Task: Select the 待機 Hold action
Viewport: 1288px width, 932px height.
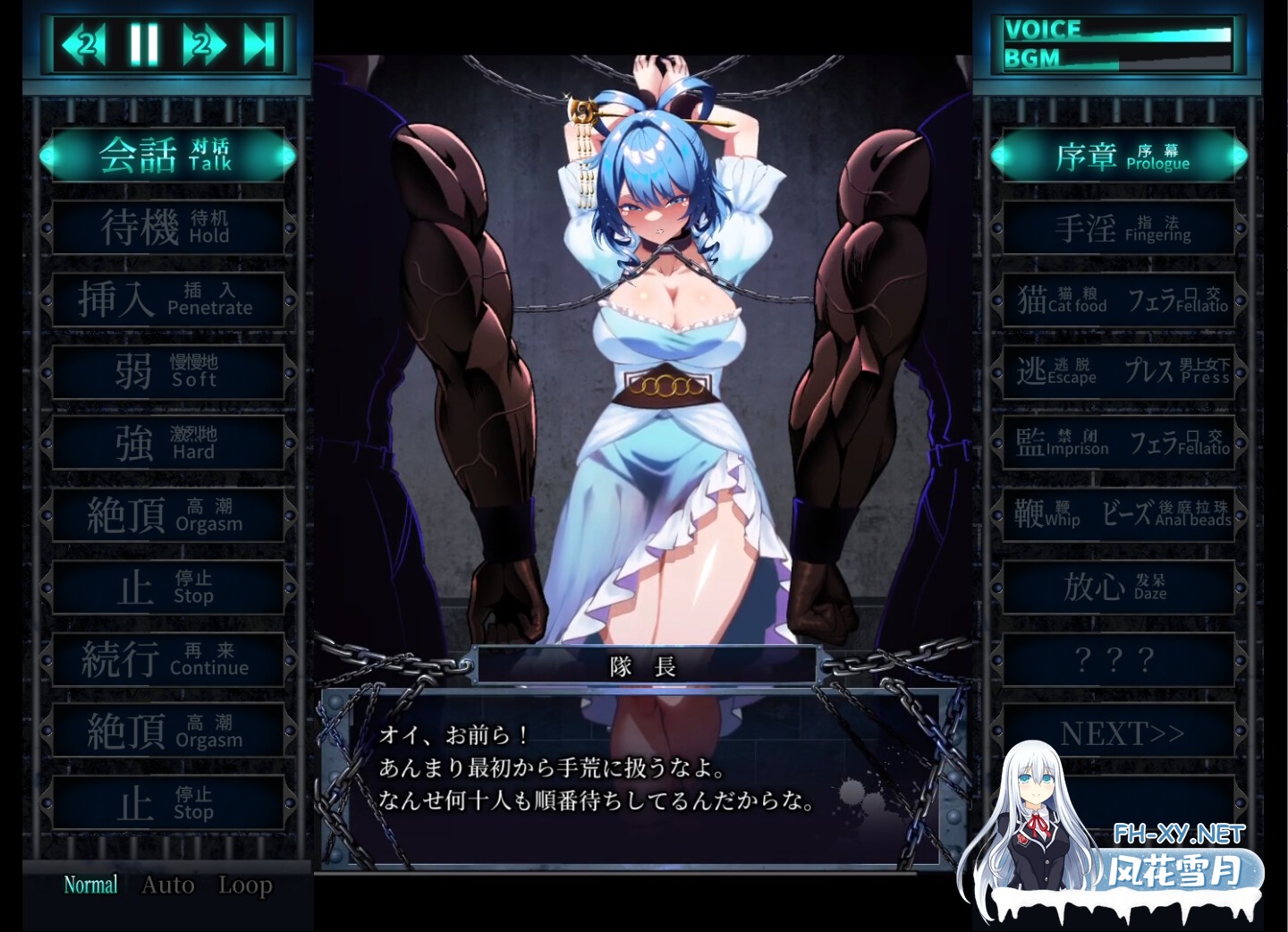Action: click(167, 226)
